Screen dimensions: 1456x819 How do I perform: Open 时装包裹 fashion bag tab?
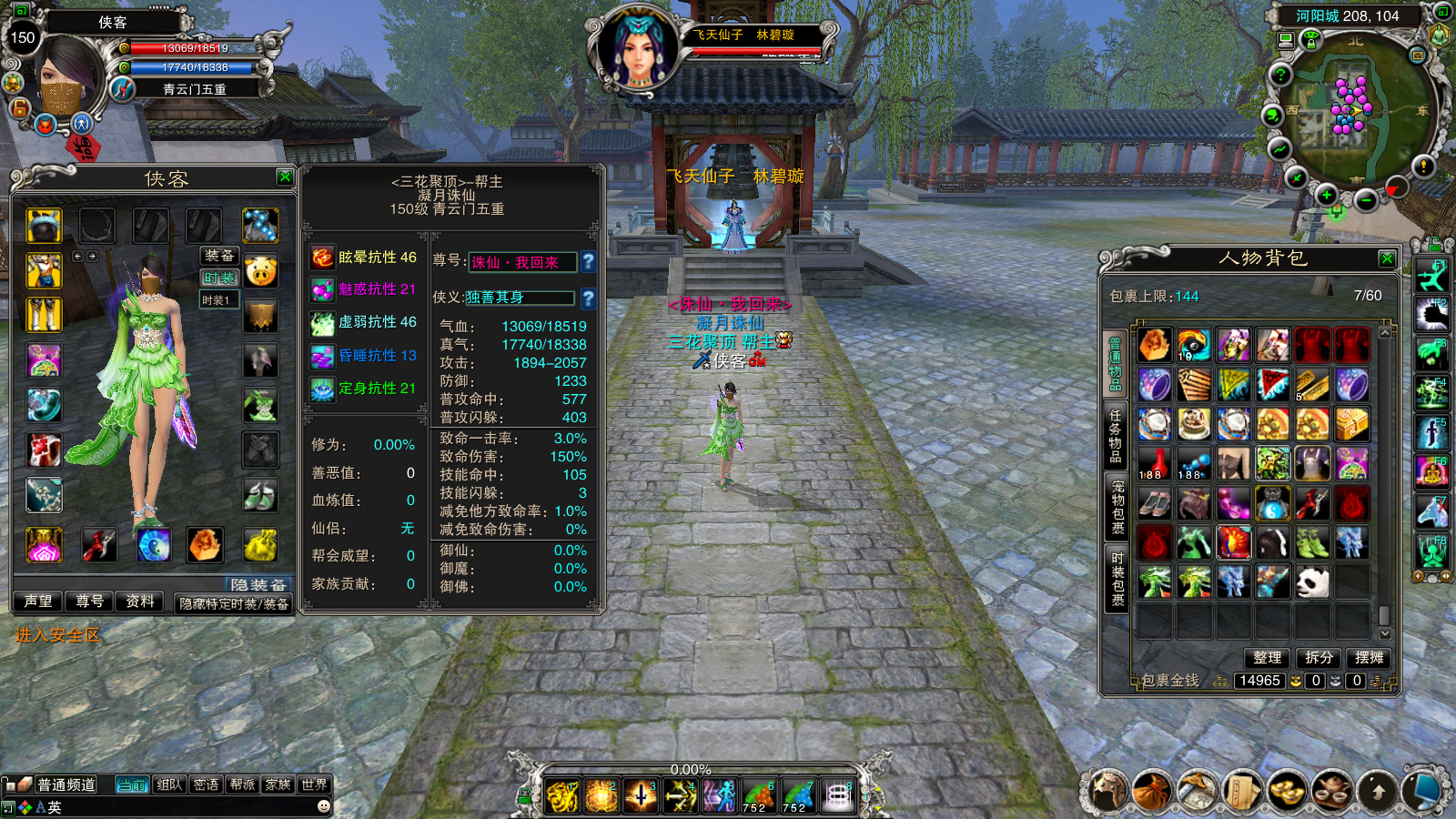tap(1117, 578)
